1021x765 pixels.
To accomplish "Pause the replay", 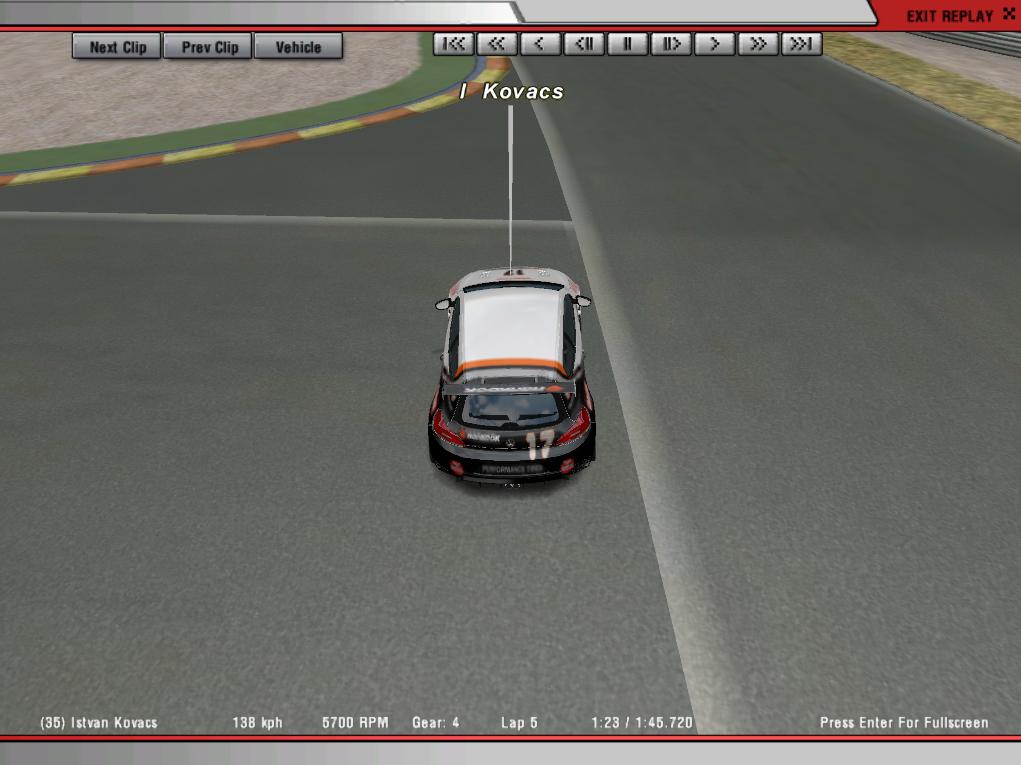I will [628, 44].
